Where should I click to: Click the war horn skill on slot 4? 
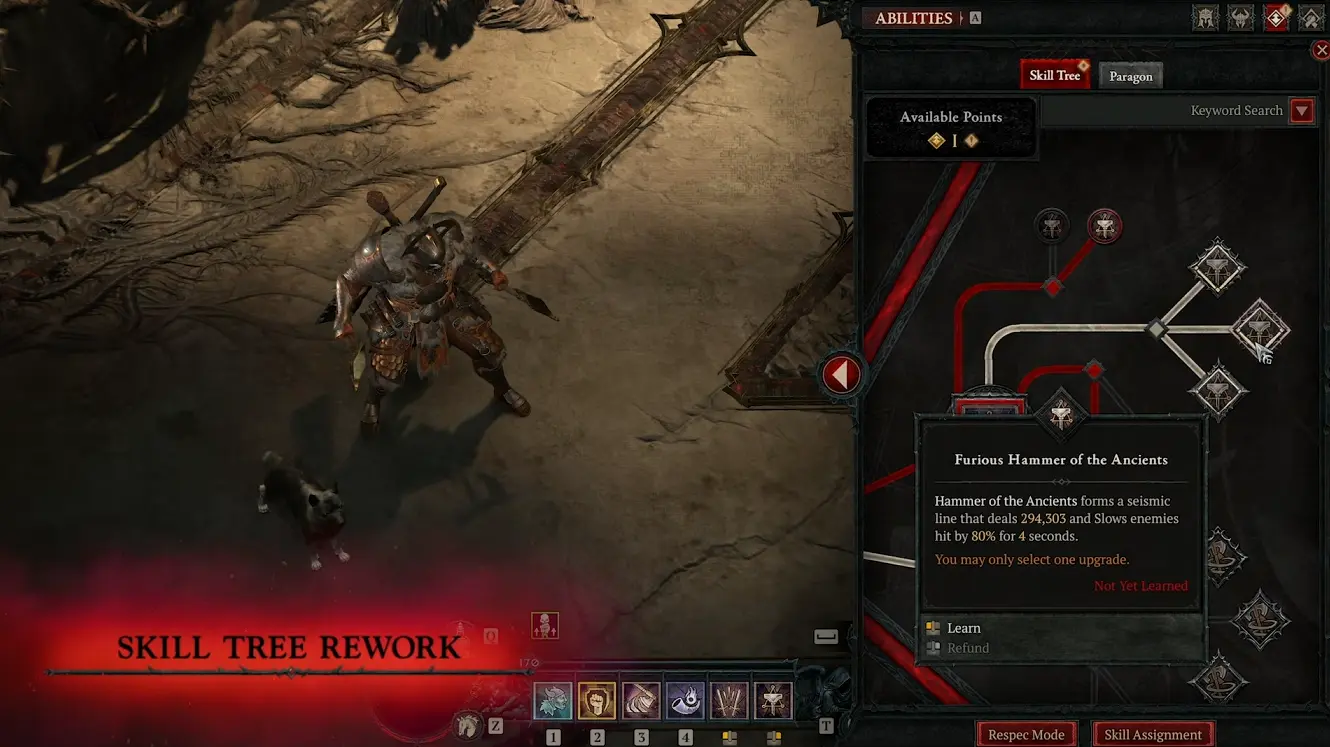[x=685, y=701]
